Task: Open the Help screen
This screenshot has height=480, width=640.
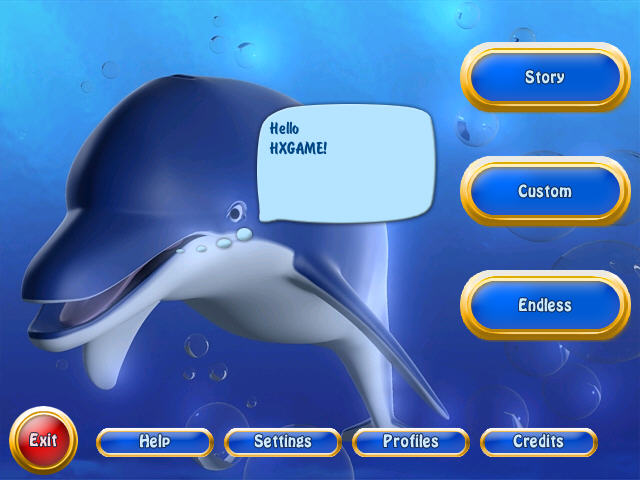Action: coord(155,441)
